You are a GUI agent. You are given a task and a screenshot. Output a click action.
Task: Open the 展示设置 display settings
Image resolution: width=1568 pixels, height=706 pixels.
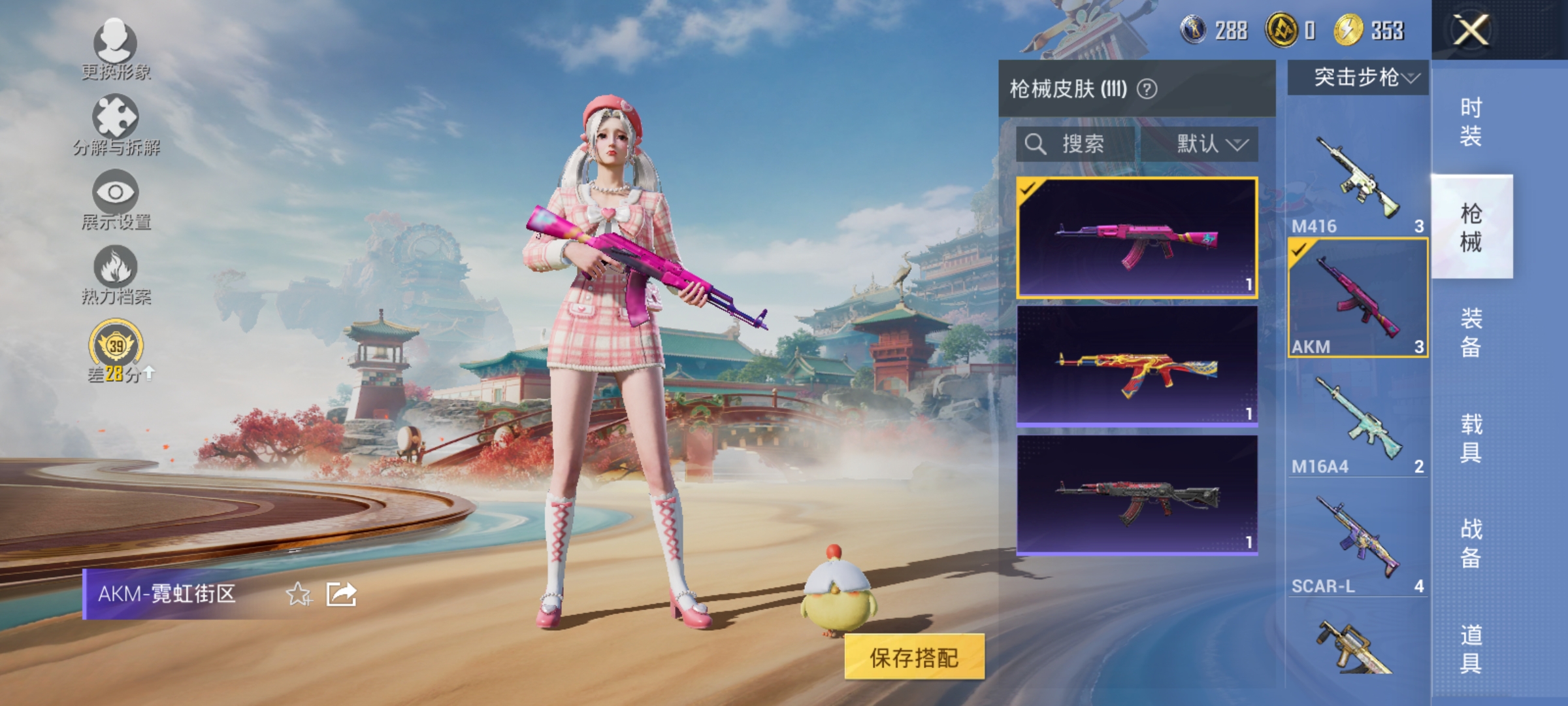[116, 195]
